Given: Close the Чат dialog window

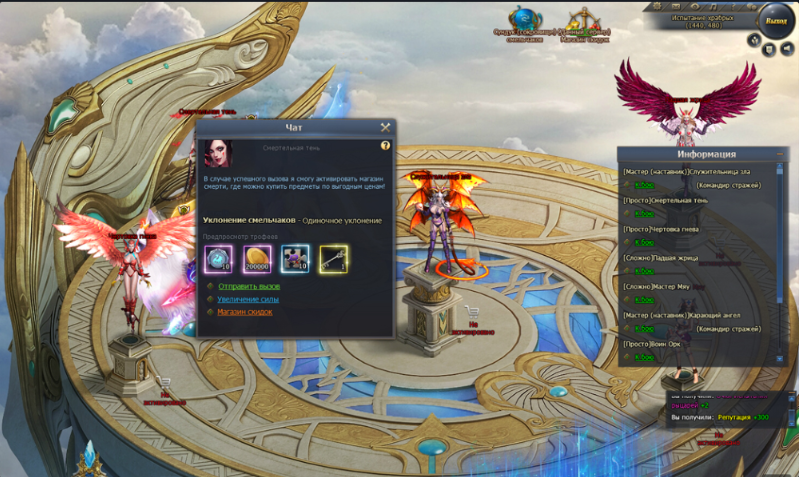Looking at the screenshot, I should click(x=385, y=127).
